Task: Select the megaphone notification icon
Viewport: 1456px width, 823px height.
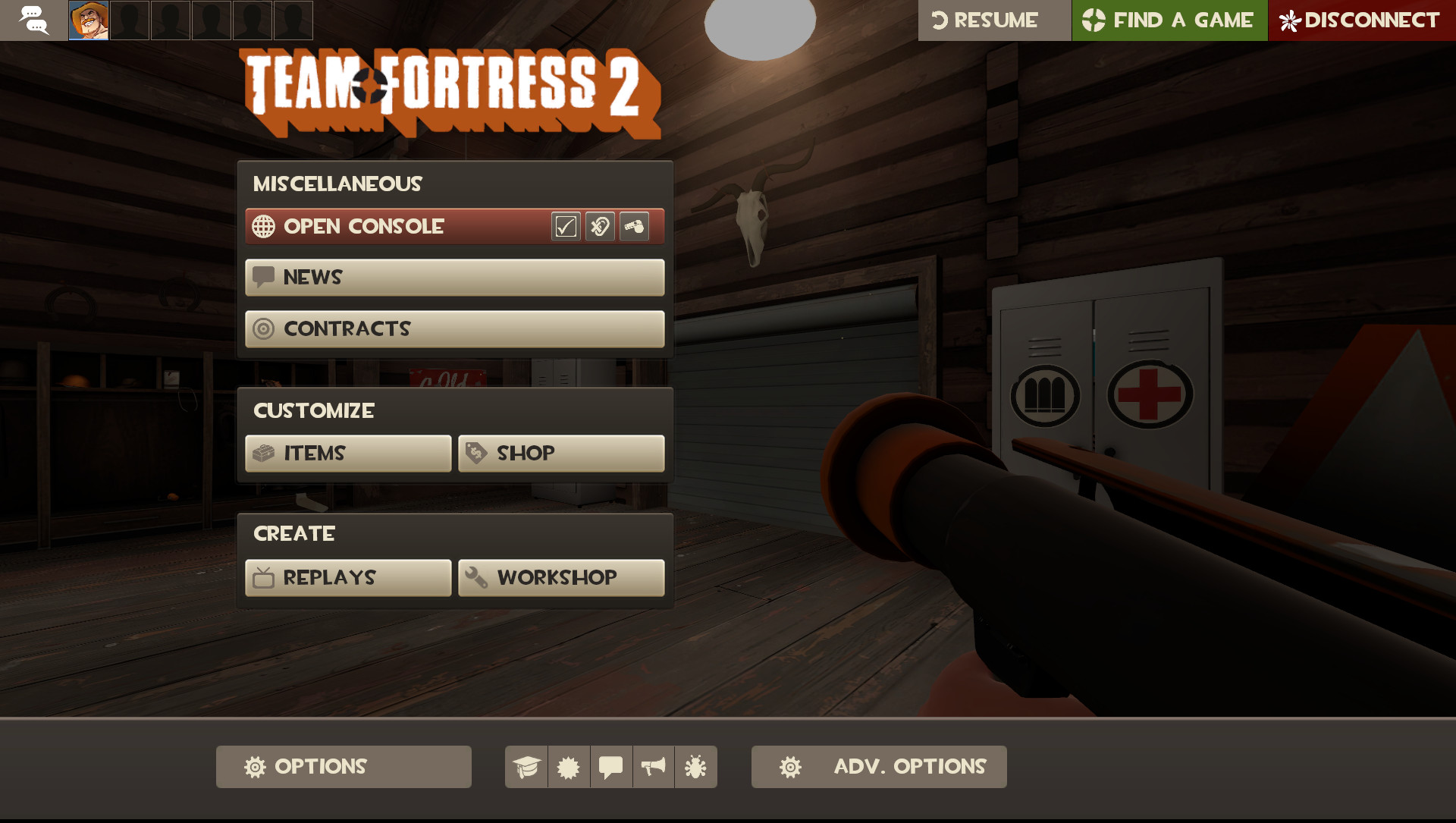Action: 653,767
